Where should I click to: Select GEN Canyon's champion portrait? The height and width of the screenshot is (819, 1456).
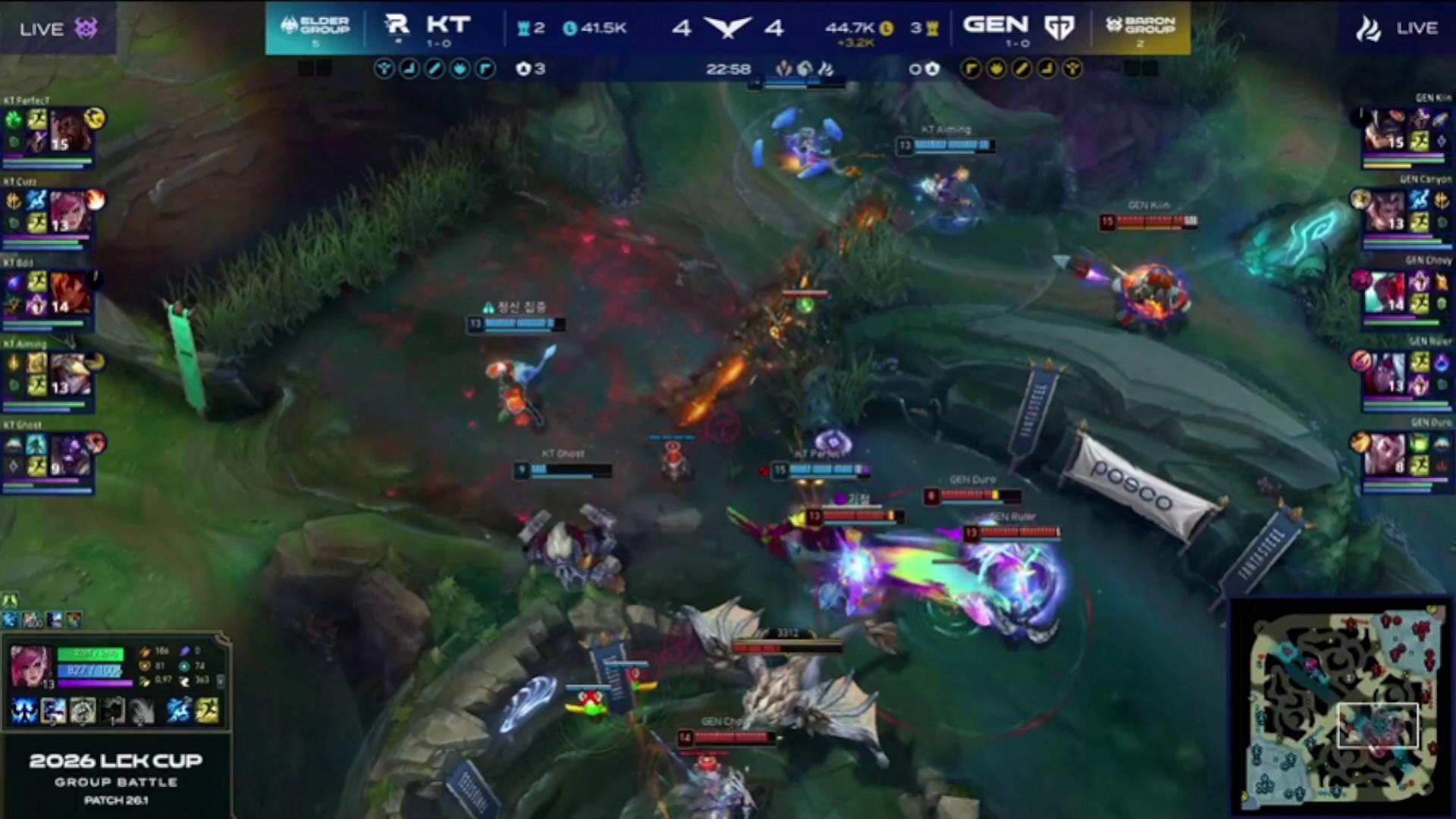(x=1385, y=212)
